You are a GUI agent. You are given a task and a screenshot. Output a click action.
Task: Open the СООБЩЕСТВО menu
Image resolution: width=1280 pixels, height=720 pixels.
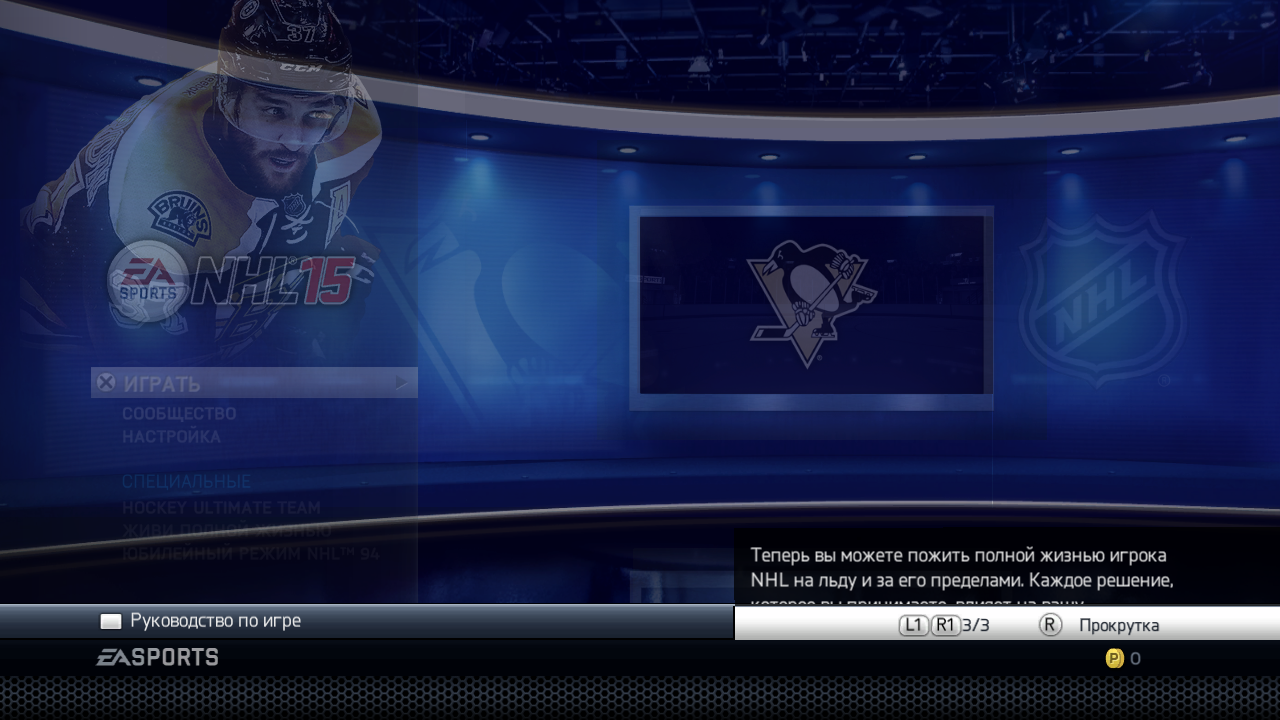(179, 413)
